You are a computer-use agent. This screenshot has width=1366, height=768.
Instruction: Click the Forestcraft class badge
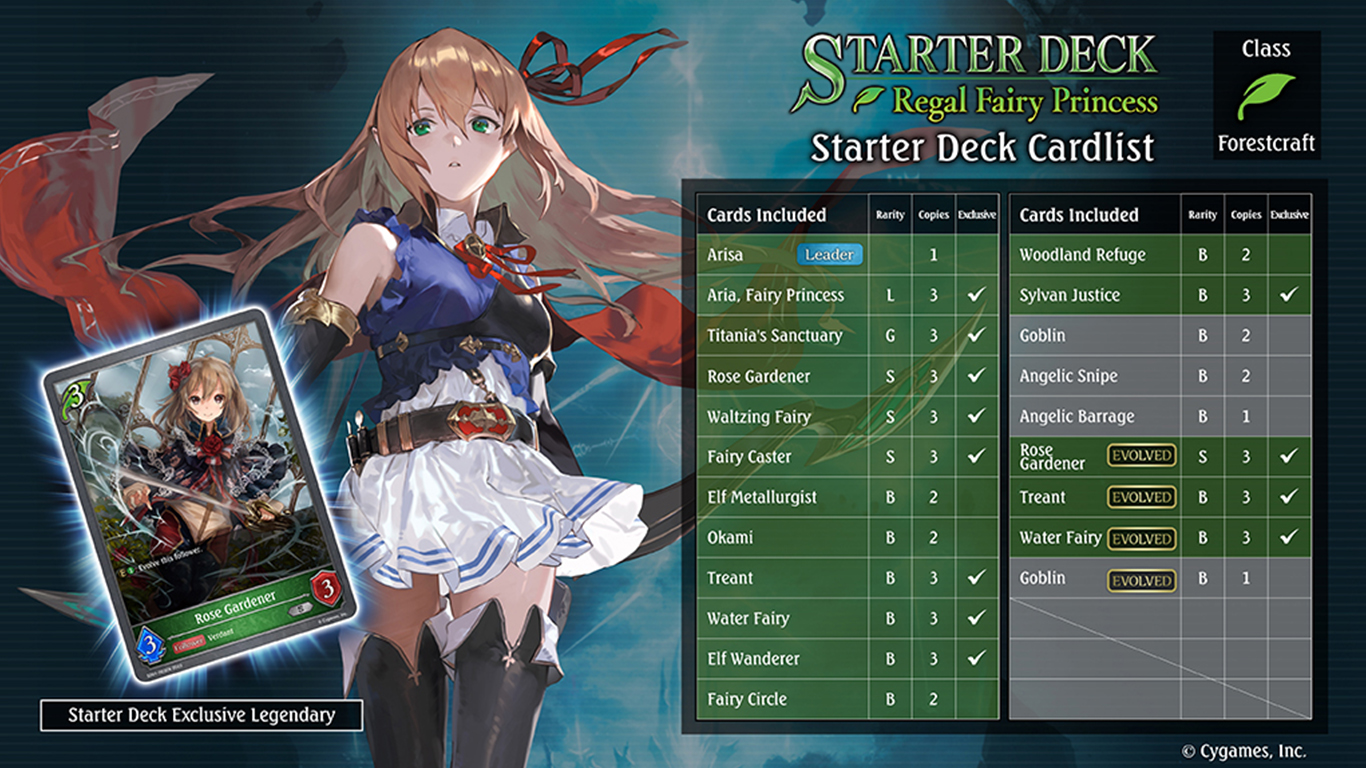tap(1266, 95)
